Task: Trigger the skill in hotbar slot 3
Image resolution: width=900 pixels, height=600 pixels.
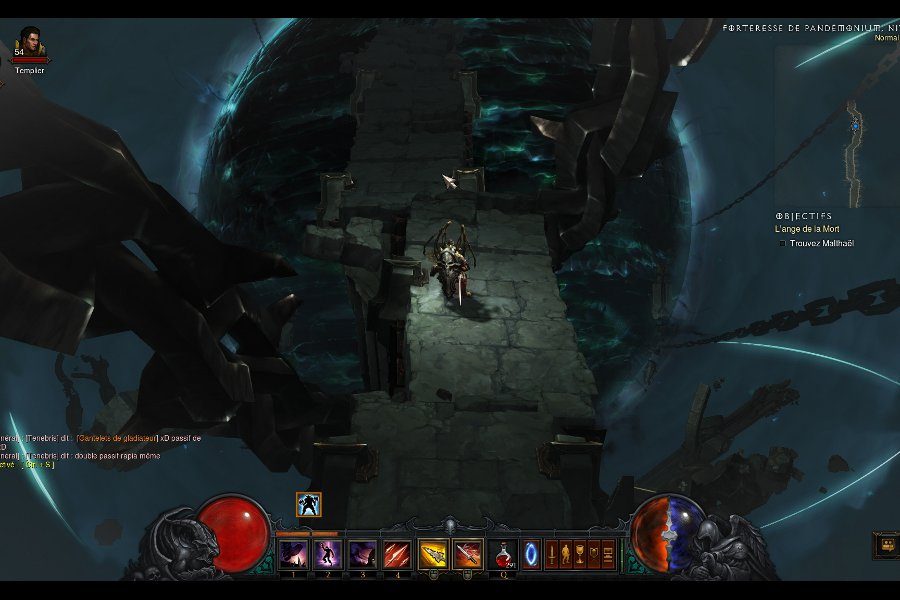Action: [362, 553]
